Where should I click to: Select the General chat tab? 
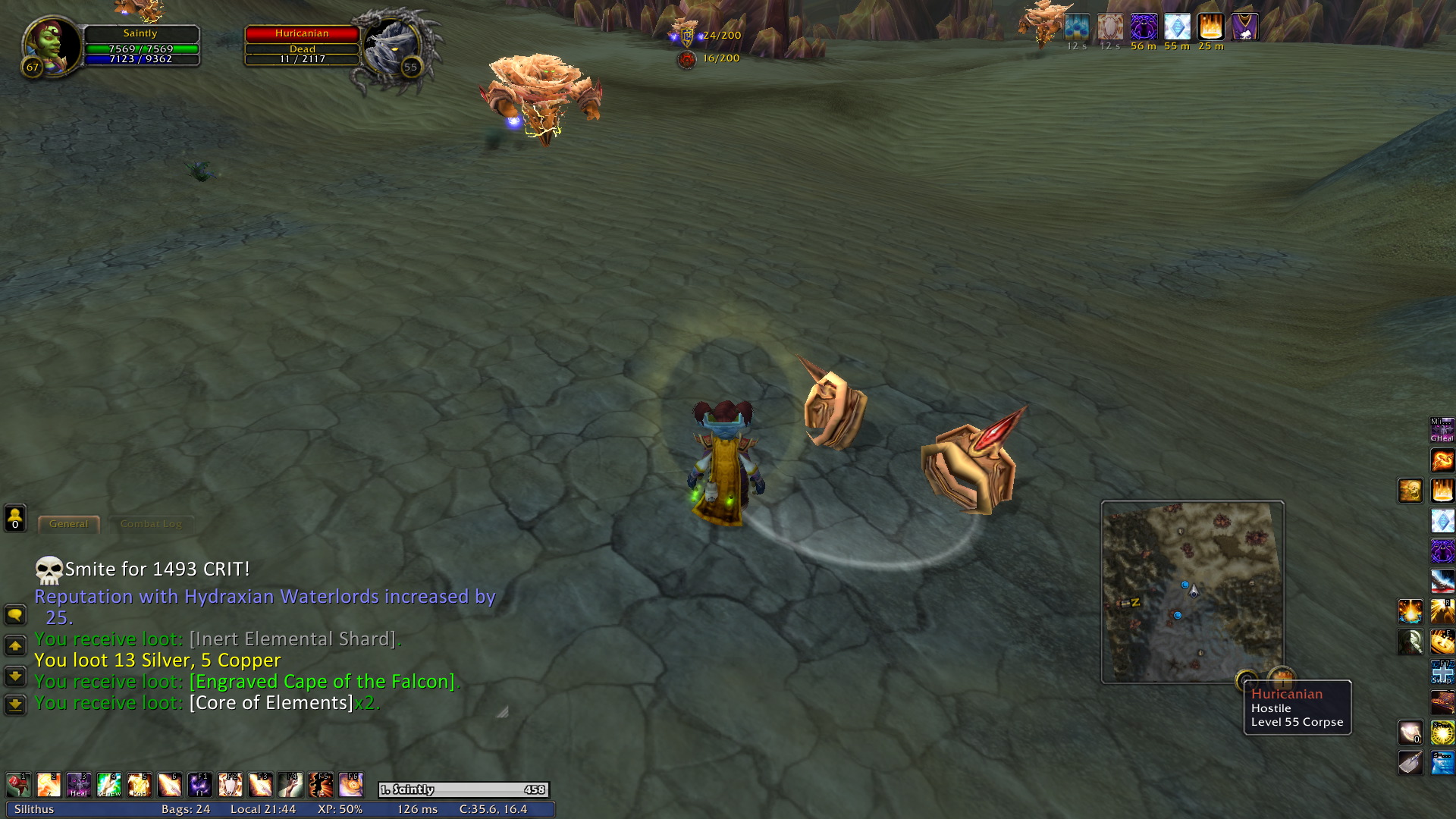pos(68,524)
